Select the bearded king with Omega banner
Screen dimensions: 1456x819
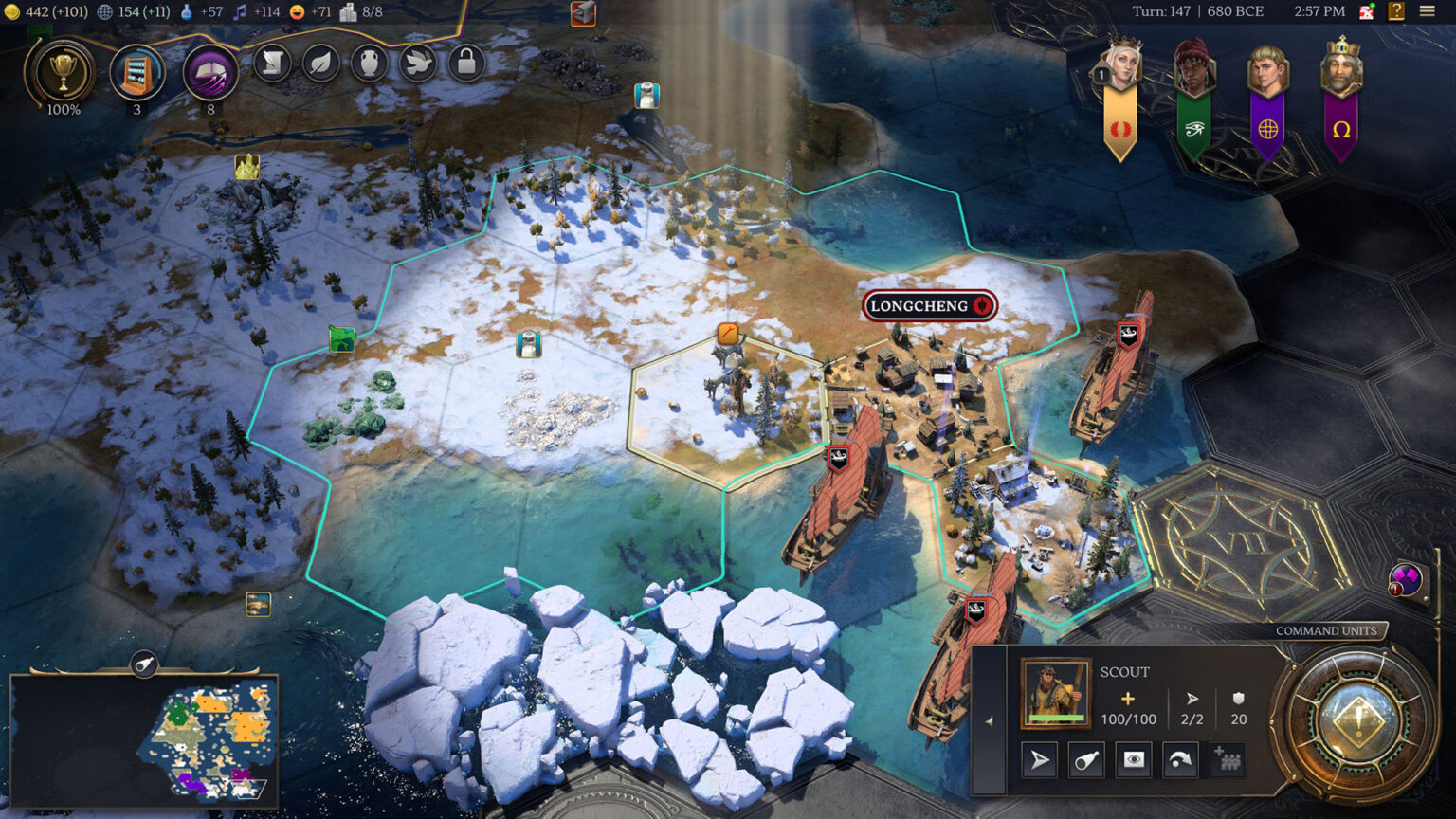[1340, 68]
